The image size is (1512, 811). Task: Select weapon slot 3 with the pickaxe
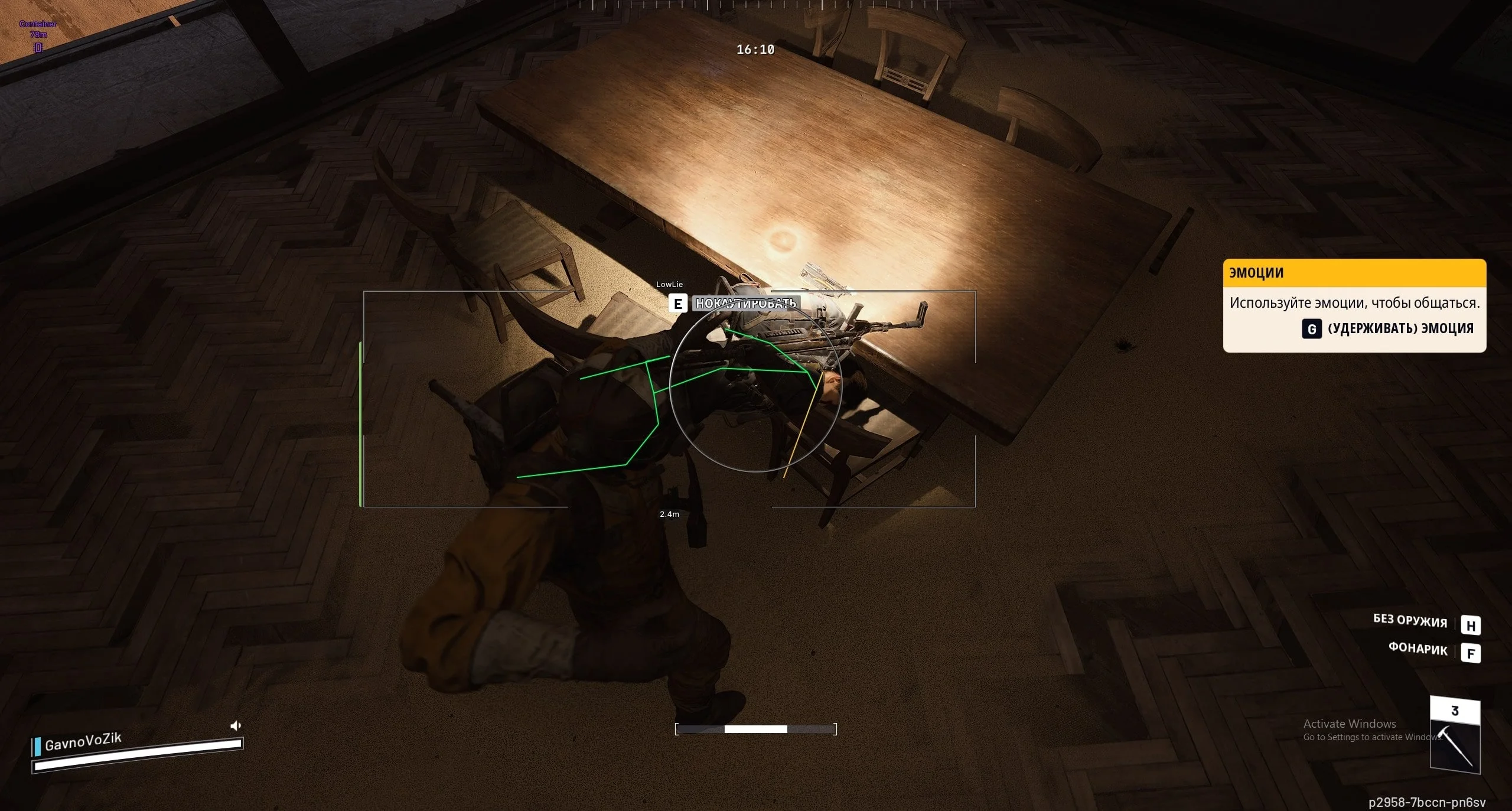pyautogui.click(x=1455, y=735)
